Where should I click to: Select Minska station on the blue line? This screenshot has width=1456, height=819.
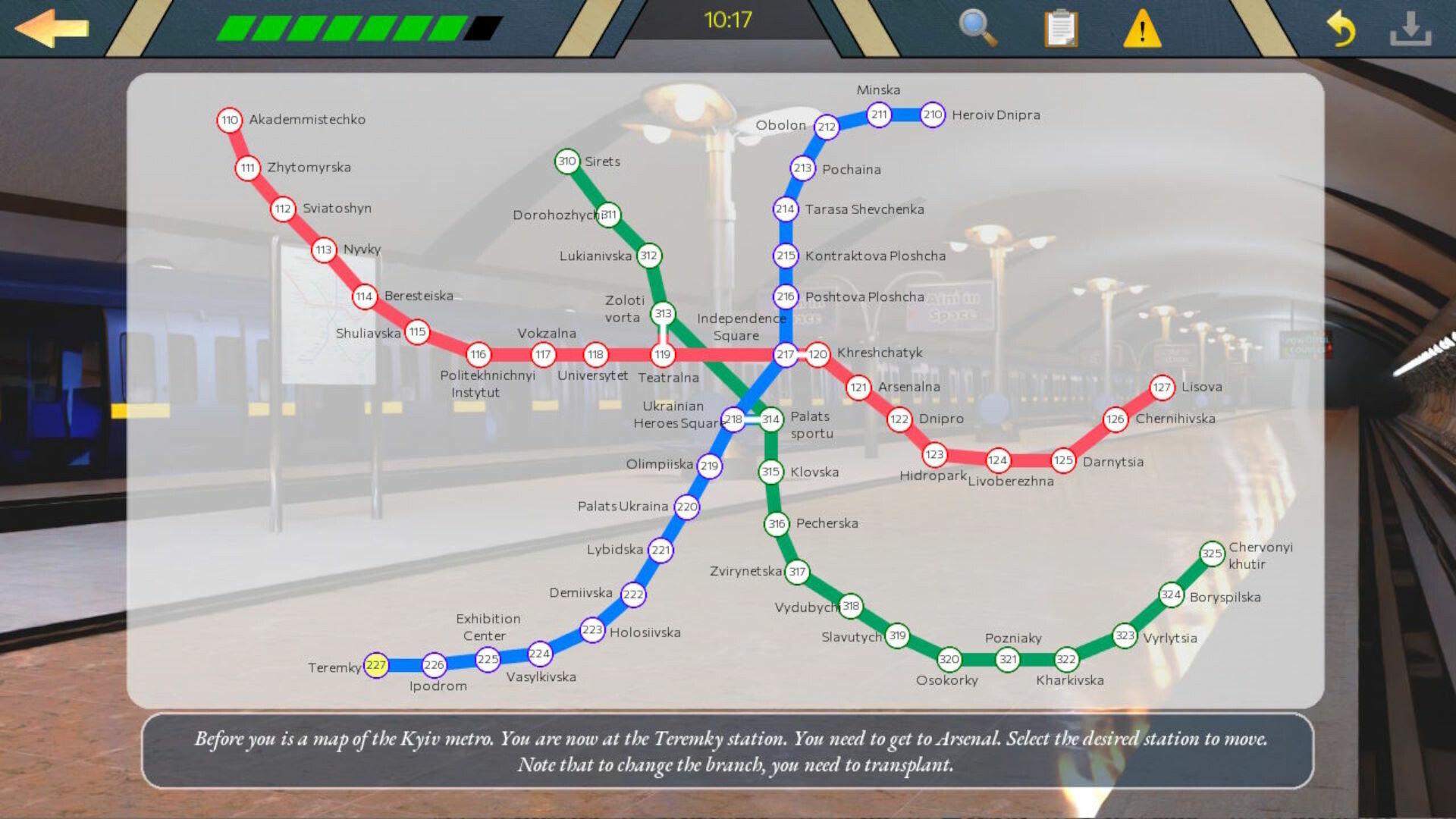coord(880,115)
